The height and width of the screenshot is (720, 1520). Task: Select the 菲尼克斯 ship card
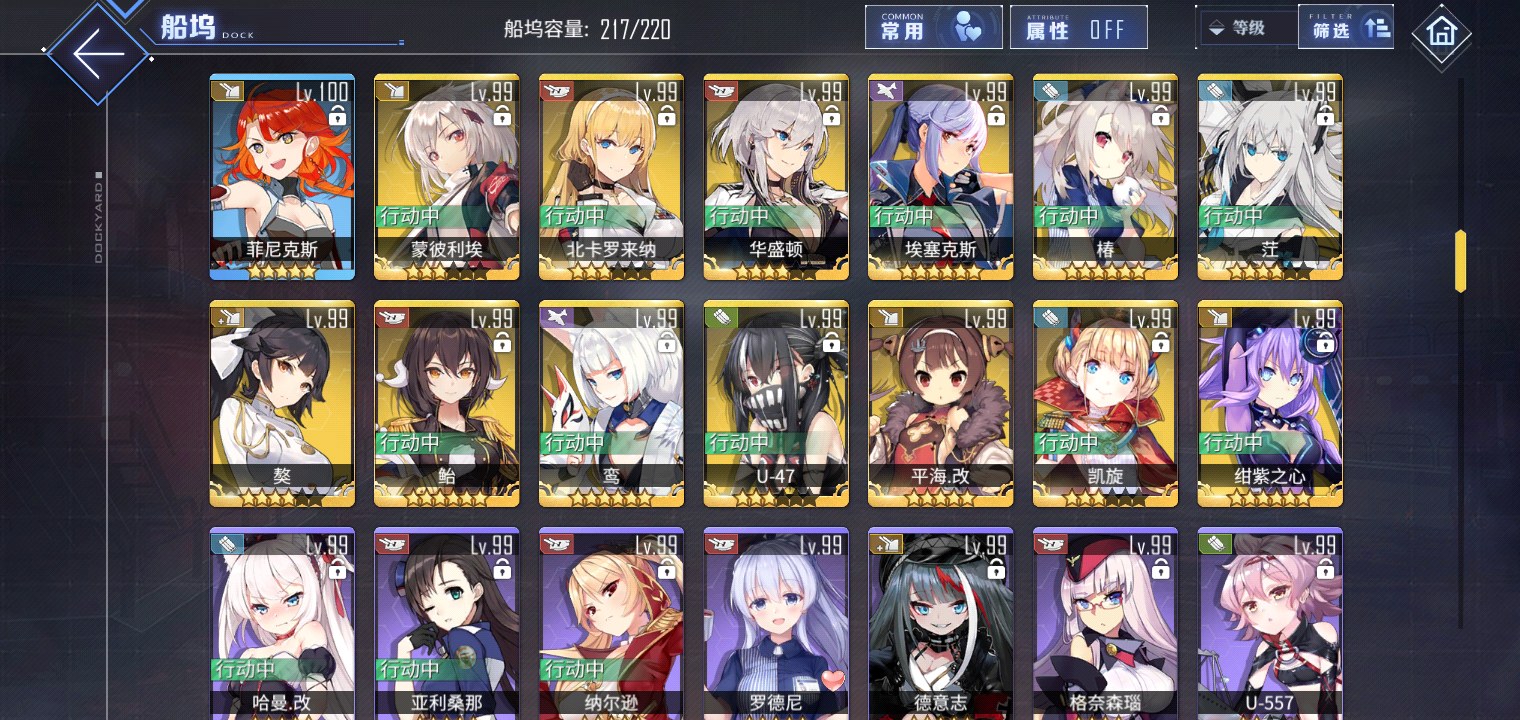[281, 176]
